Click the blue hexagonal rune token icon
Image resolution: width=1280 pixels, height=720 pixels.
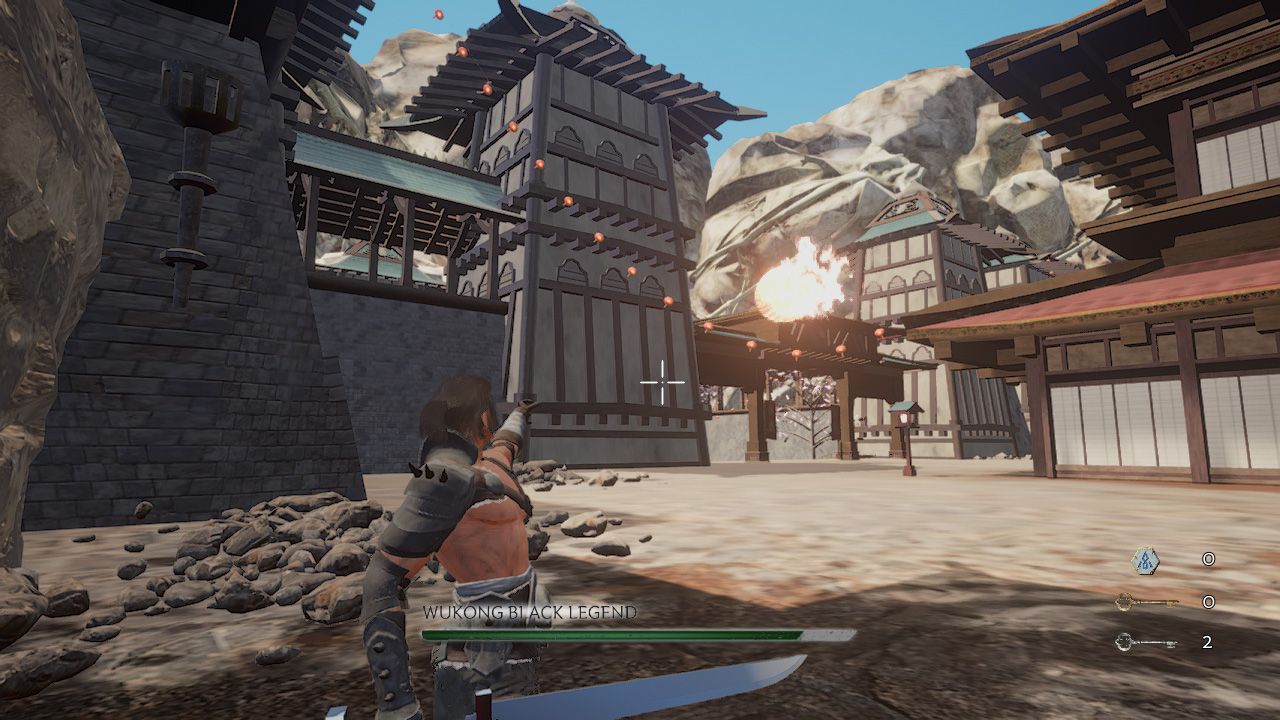click(1146, 560)
